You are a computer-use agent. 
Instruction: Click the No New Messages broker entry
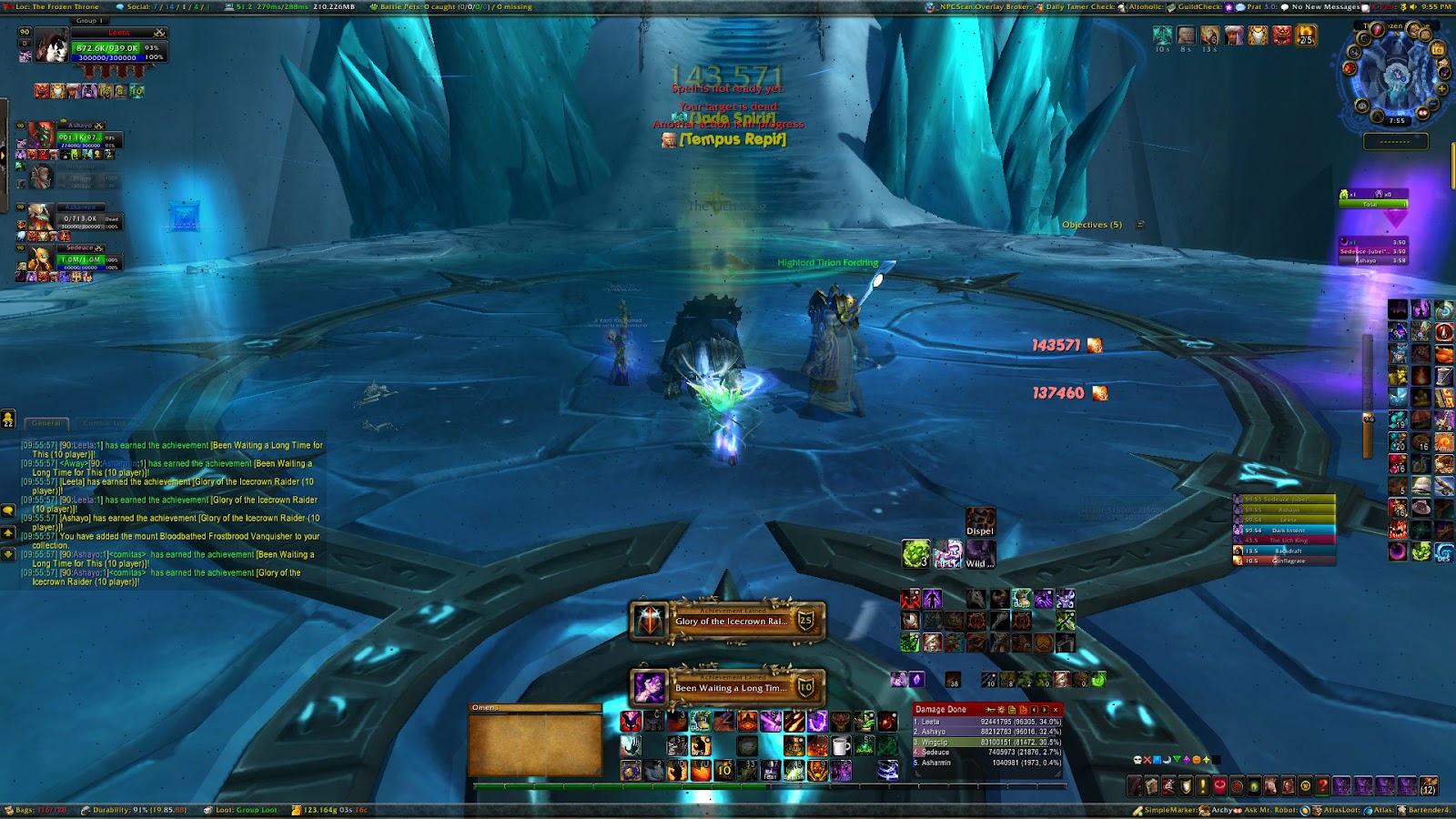tap(1324, 6)
